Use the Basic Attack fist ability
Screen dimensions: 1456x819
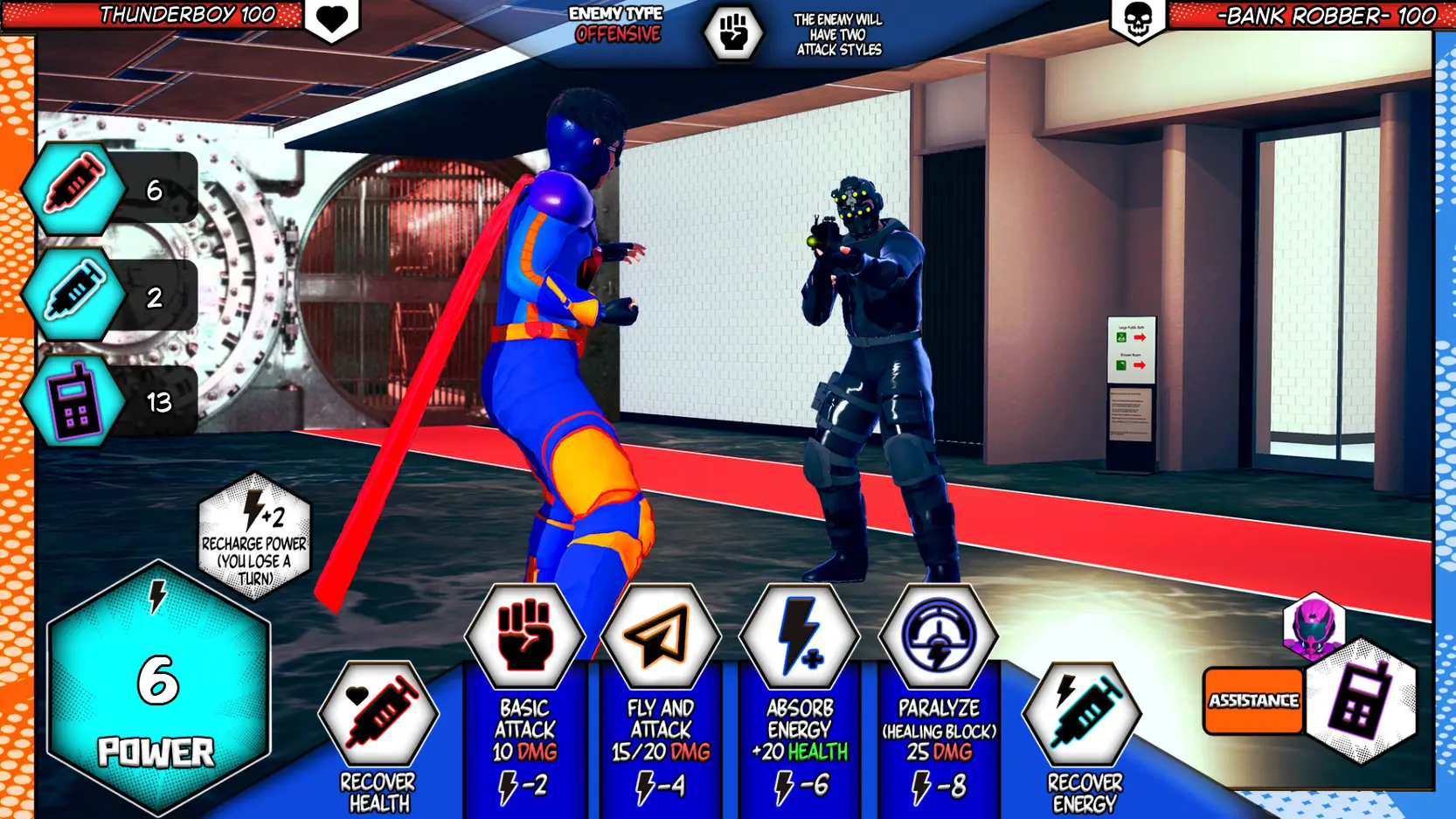pyautogui.click(x=524, y=636)
